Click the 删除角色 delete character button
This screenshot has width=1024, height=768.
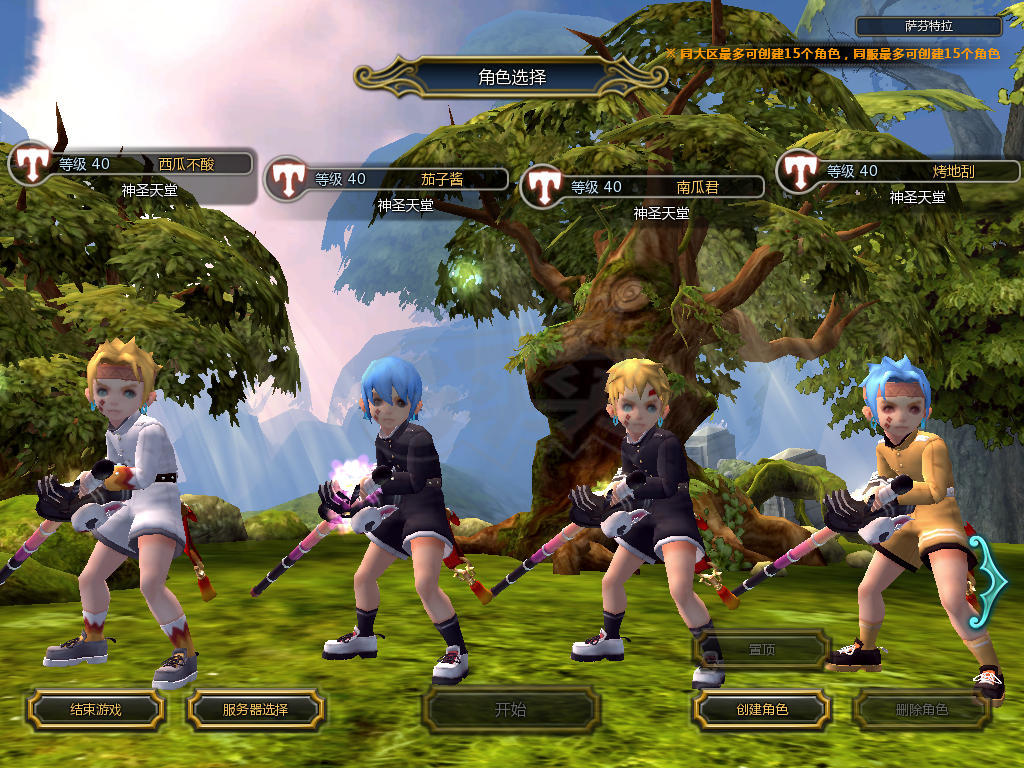coord(921,710)
